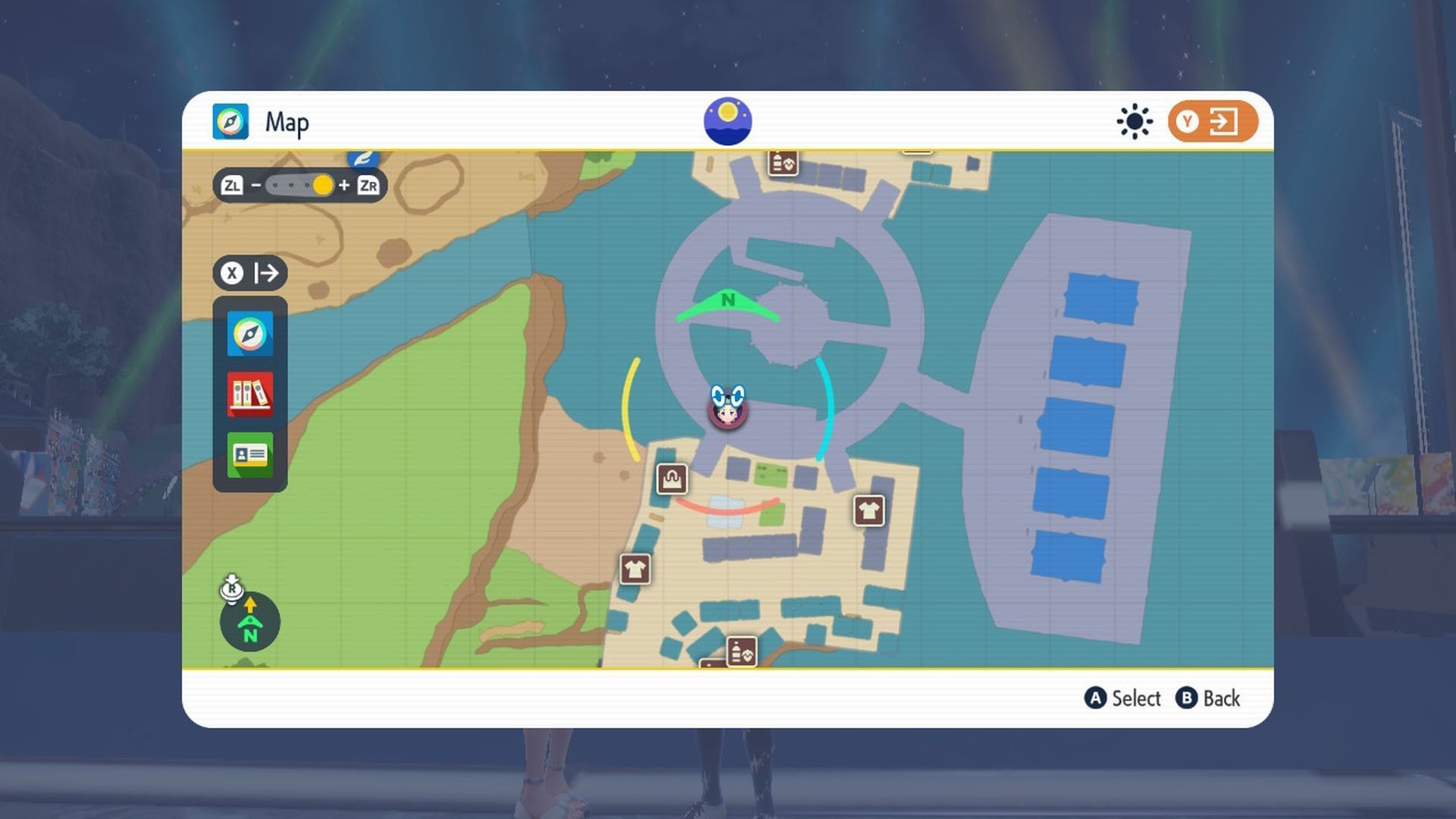
Task: Open the Map compass icon in the title bar
Action: coord(230,121)
